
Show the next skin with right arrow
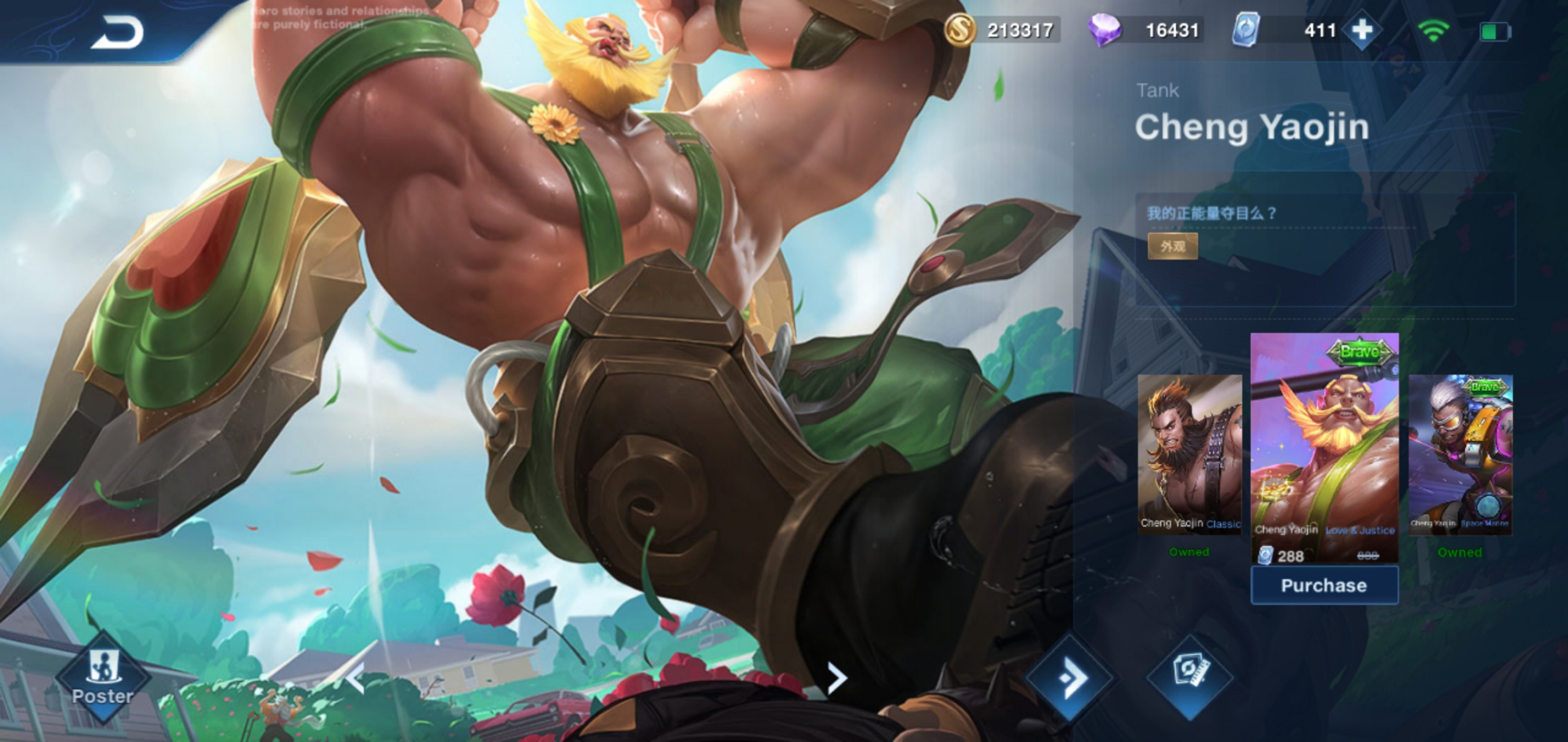click(x=837, y=678)
